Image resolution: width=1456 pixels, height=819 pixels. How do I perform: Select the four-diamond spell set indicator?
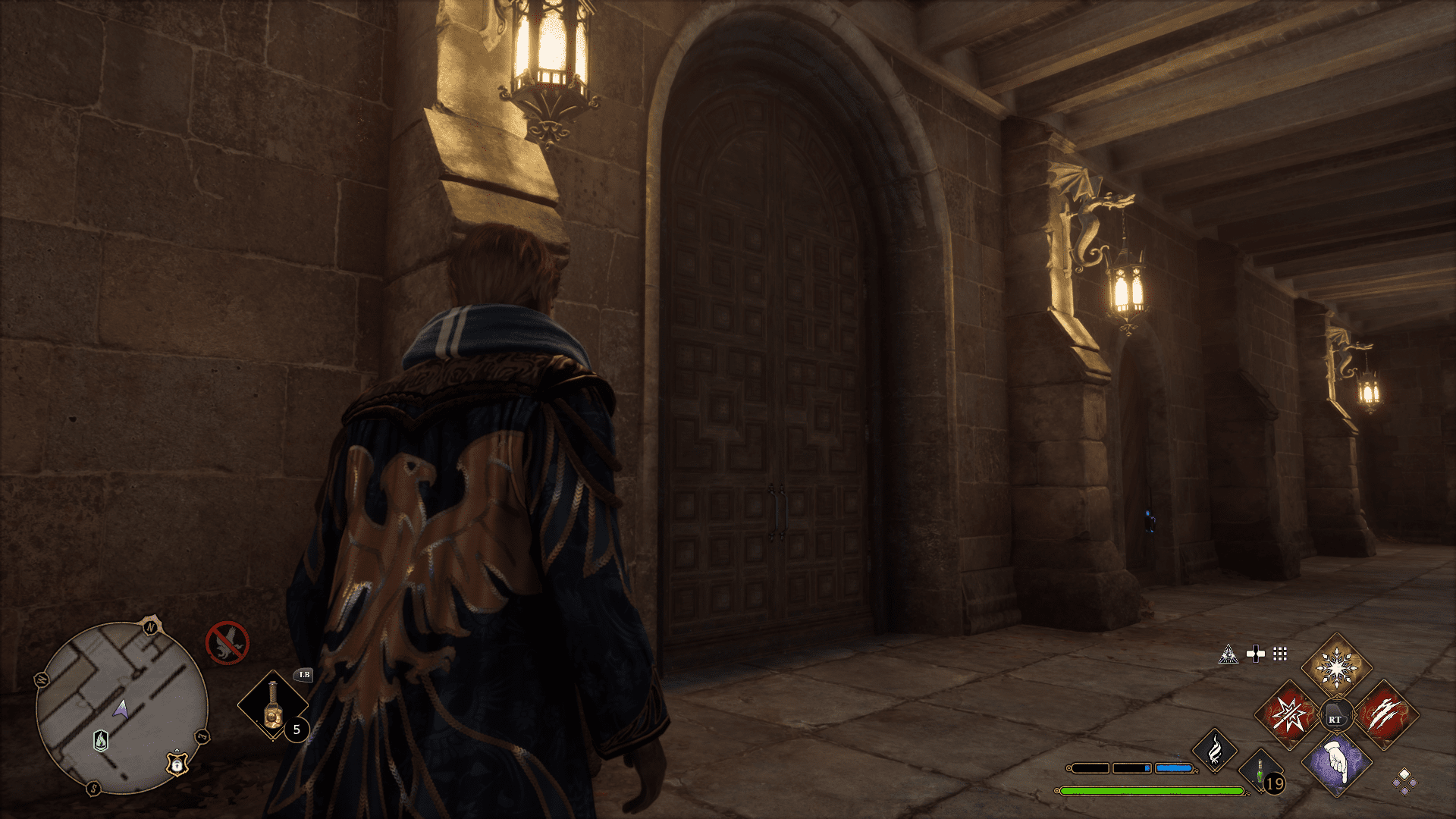pyautogui.click(x=1404, y=781)
